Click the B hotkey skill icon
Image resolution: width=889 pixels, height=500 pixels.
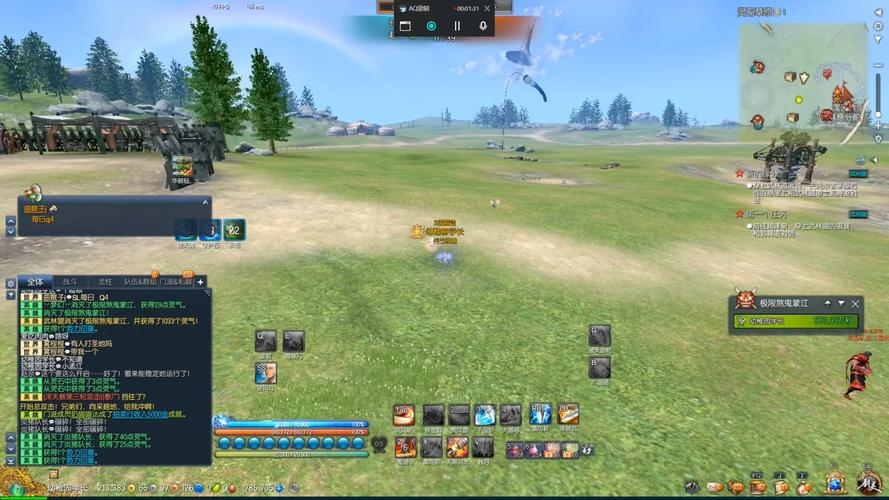(x=599, y=366)
